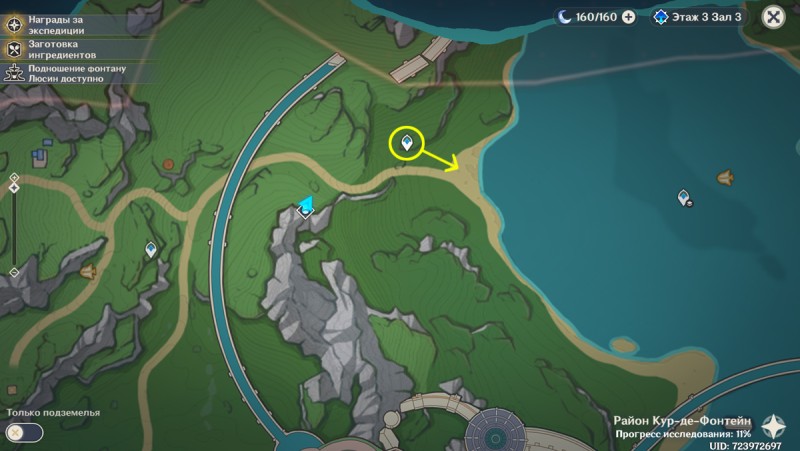
Task: Select the boat marker on the western land
Action: click(88, 272)
